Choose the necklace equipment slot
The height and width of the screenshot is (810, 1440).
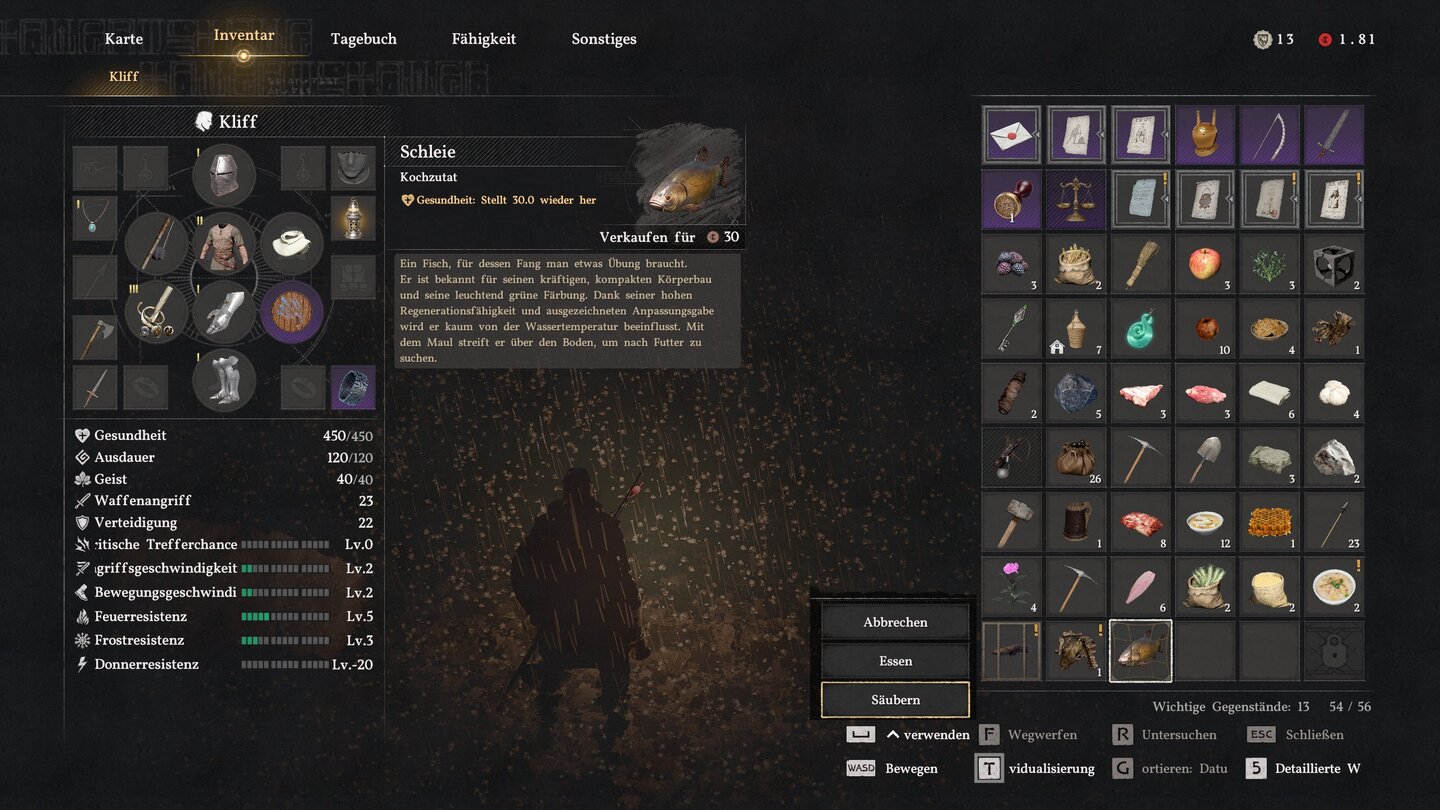pos(95,216)
